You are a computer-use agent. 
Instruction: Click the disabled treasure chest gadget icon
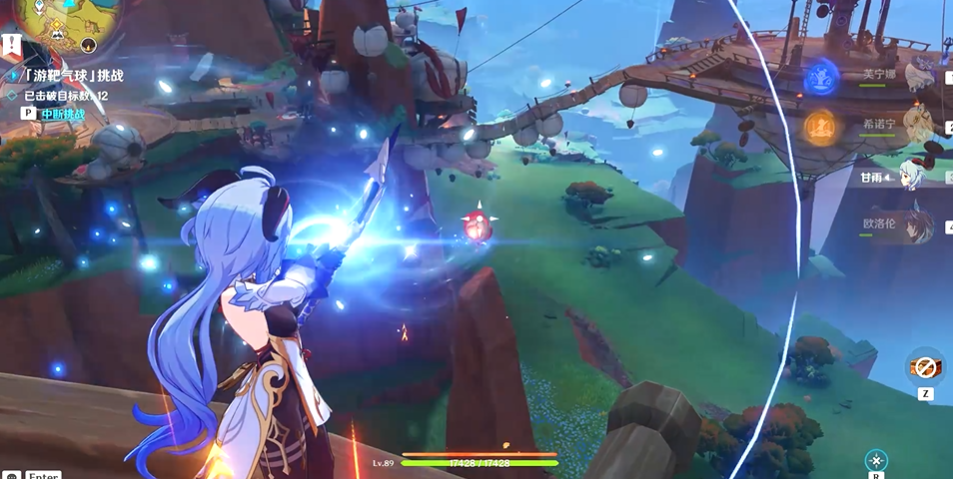pos(925,366)
